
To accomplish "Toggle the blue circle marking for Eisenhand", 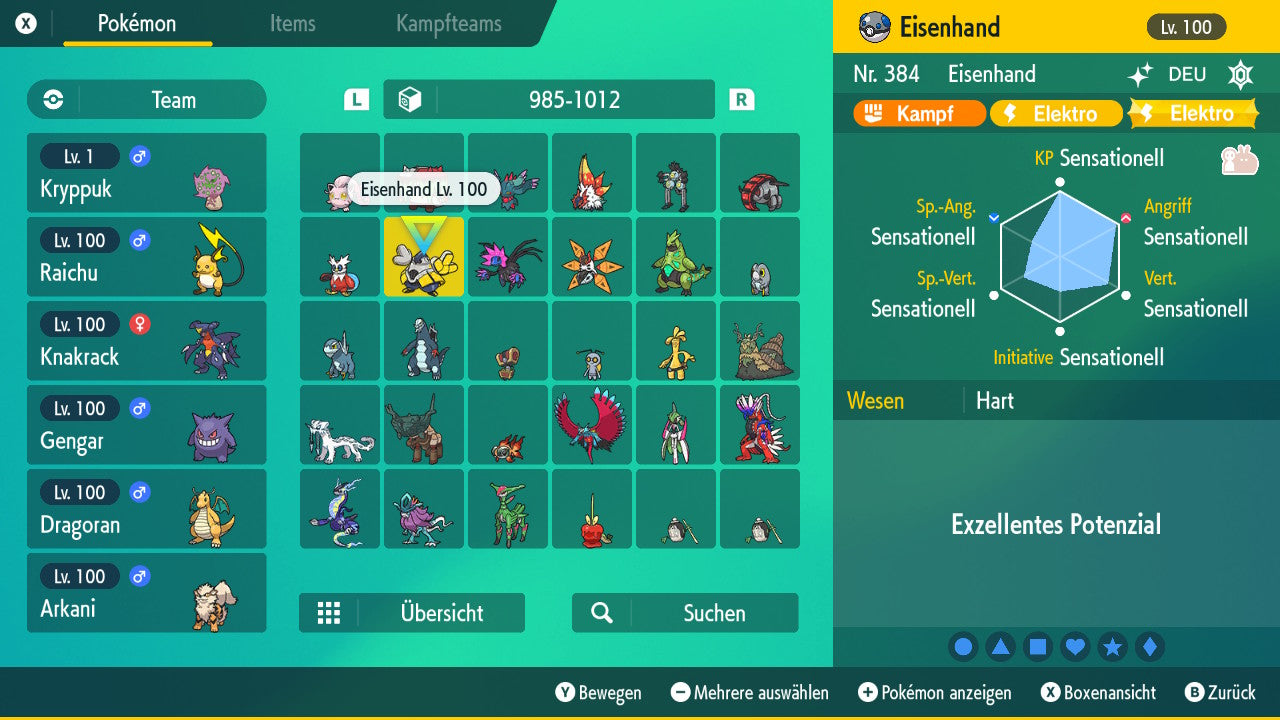I will click(963, 646).
